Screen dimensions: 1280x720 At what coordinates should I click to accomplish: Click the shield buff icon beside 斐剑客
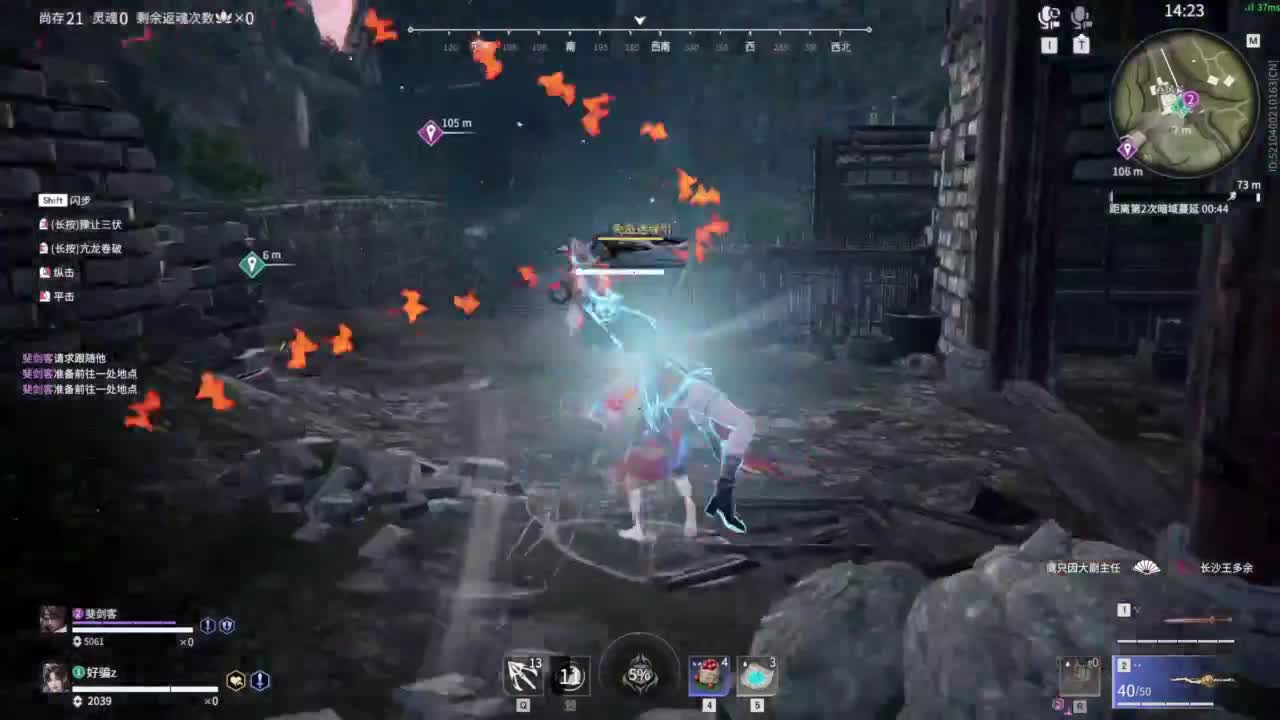226,625
